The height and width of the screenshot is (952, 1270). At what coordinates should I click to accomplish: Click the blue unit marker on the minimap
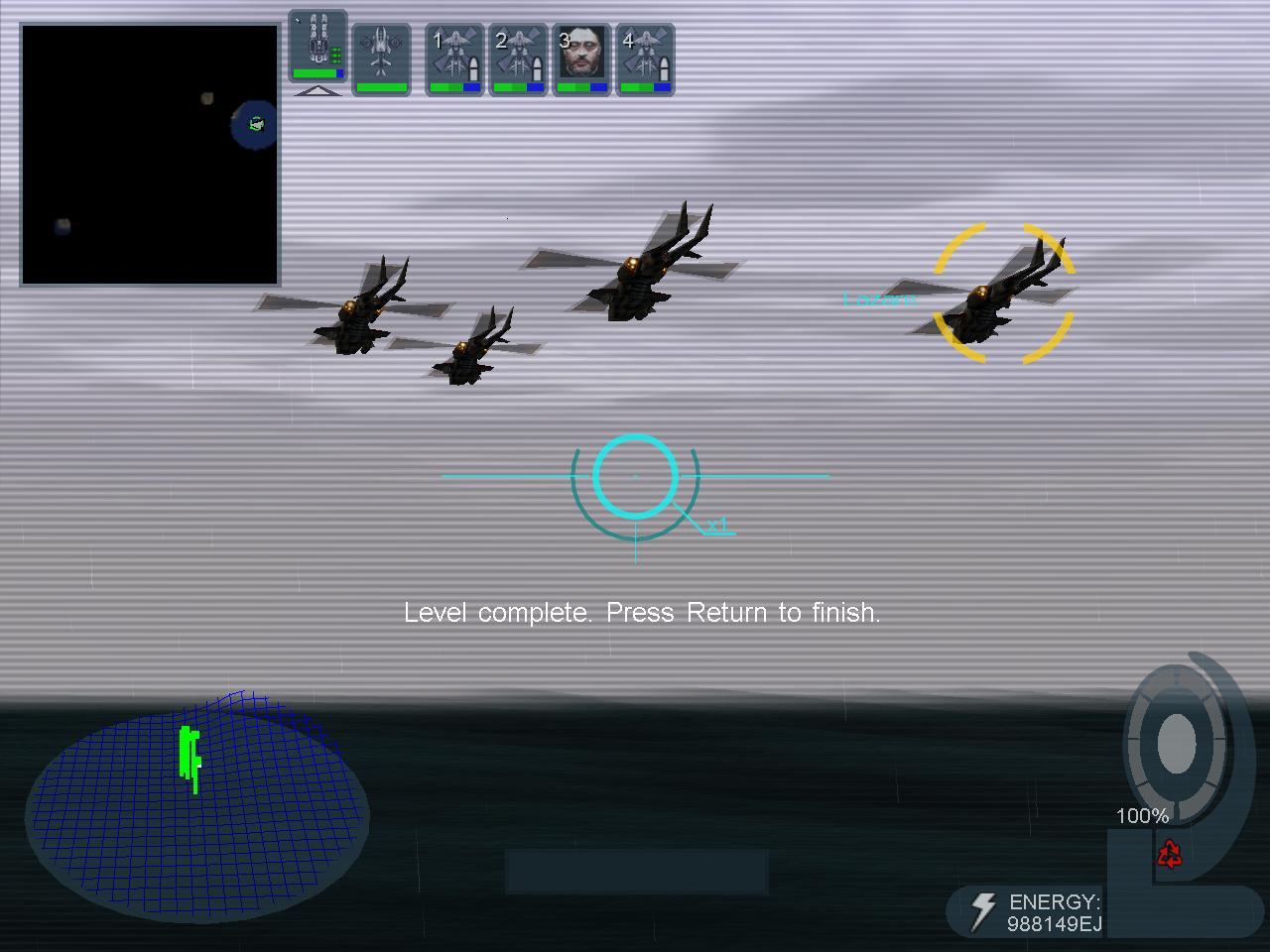point(253,126)
